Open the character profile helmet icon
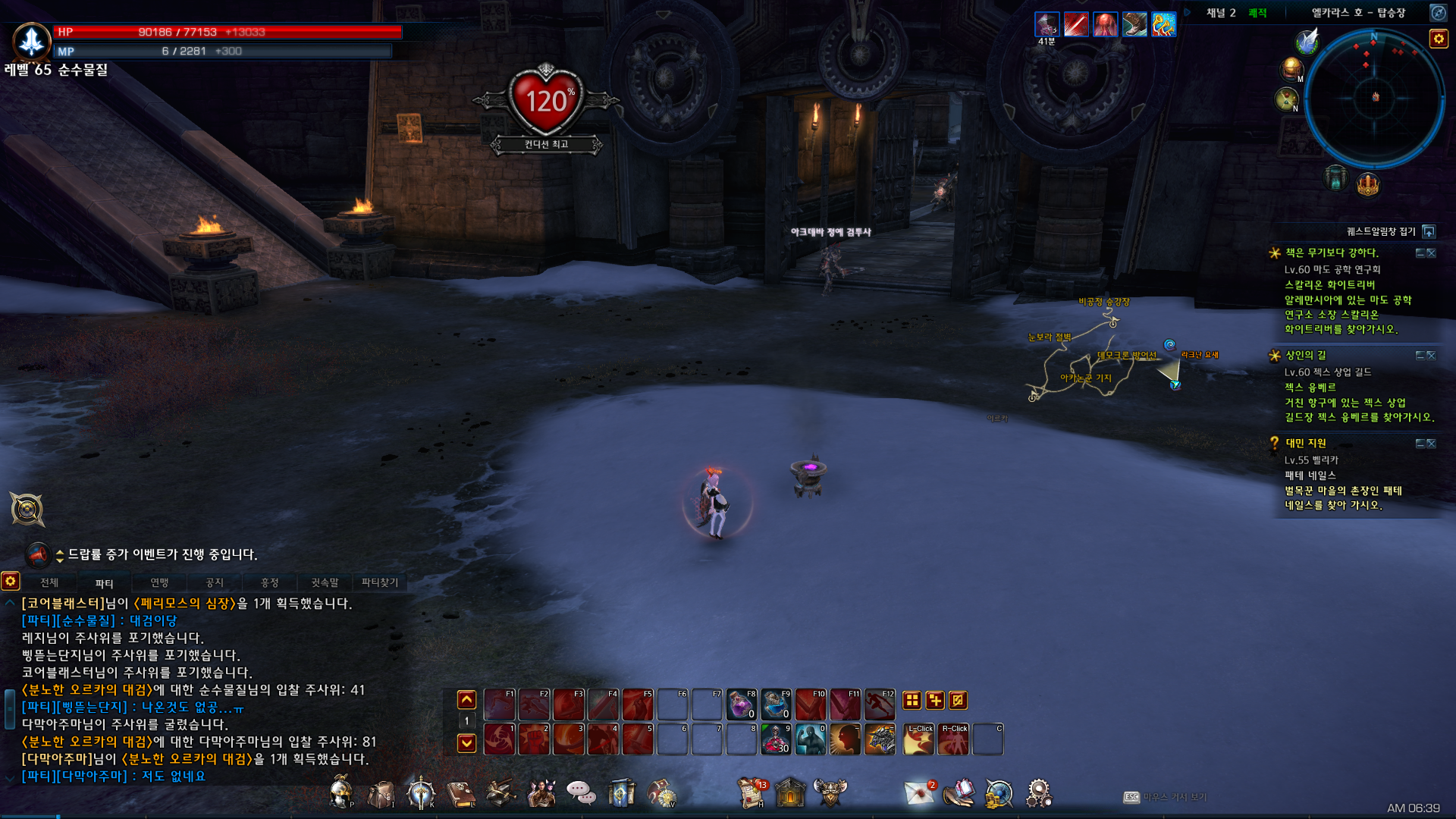1456x819 pixels. [x=341, y=793]
